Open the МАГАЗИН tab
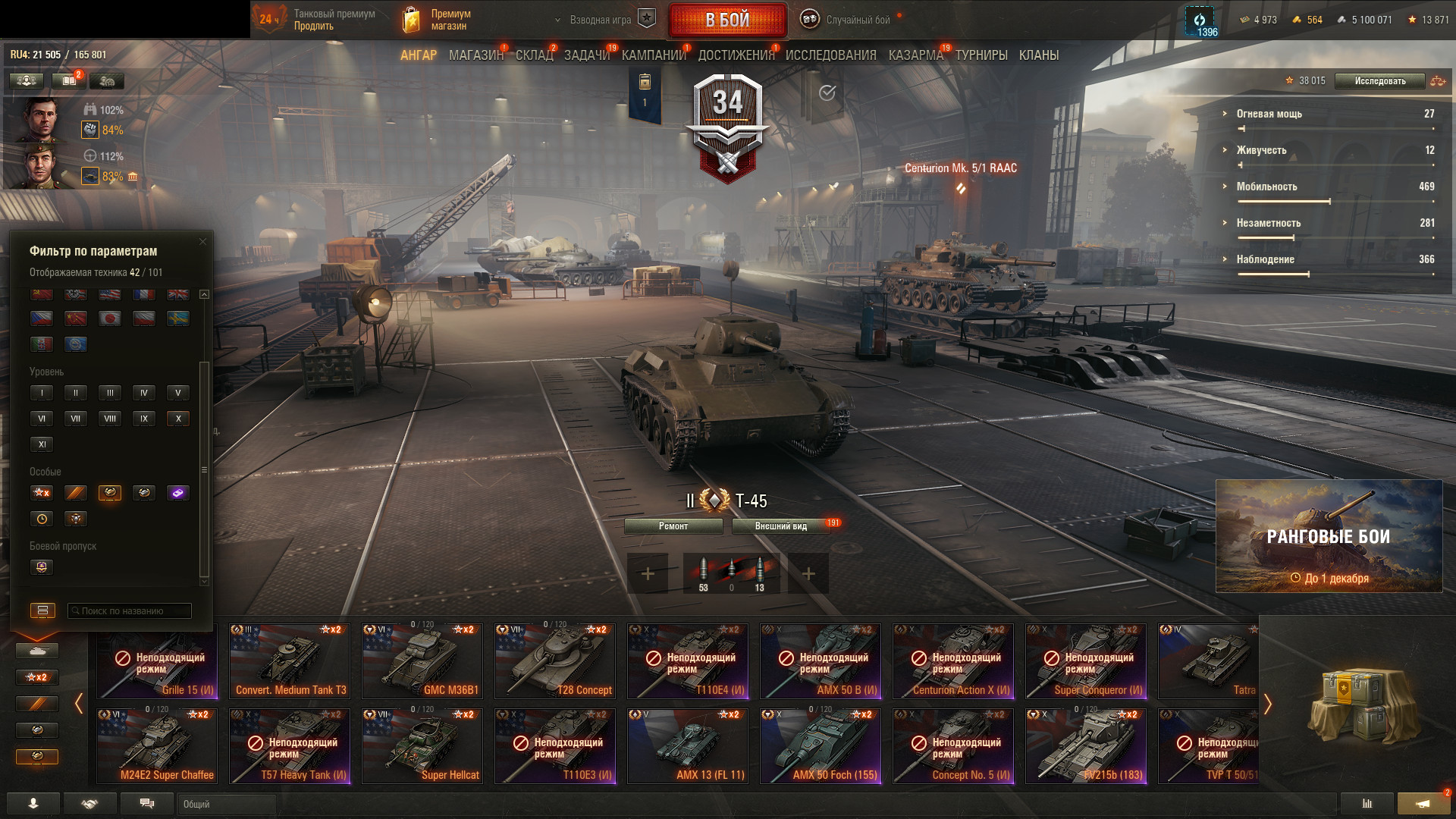The width and height of the screenshot is (1456, 819). click(475, 55)
